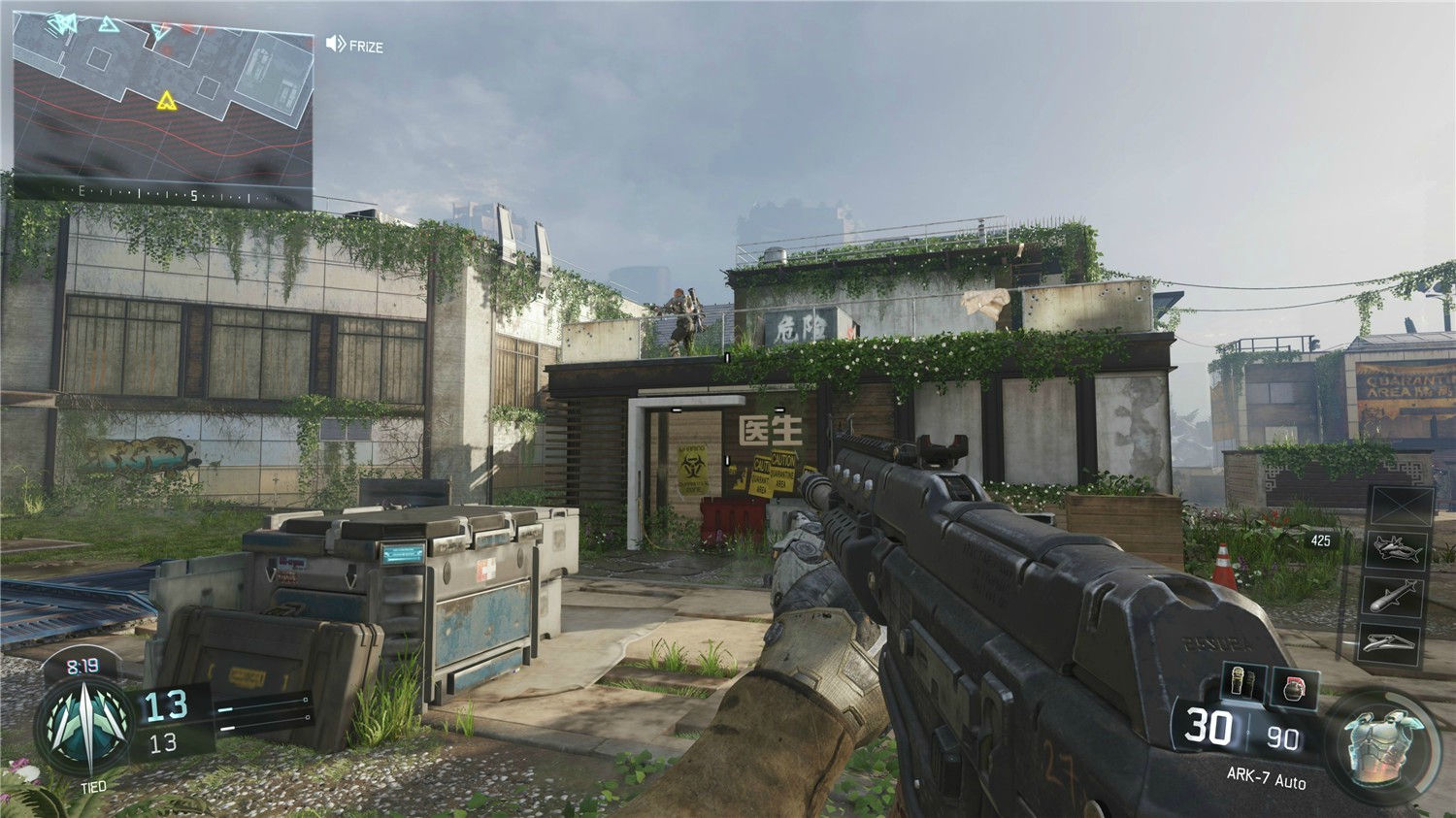The height and width of the screenshot is (818, 1456).
Task: Click the empty crossed-out scorestreak slot
Action: [1400, 505]
